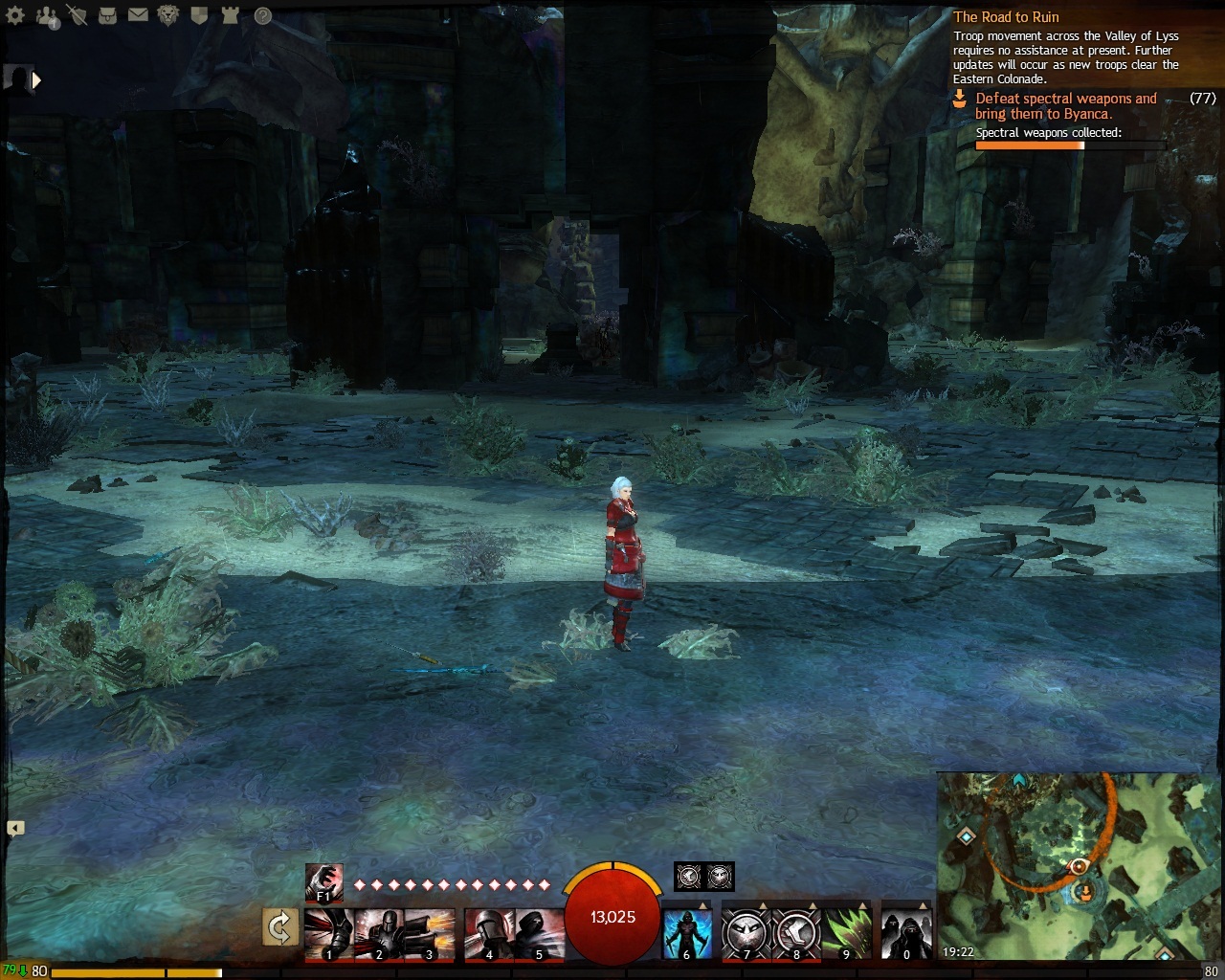Swap weapon sets with the arrow button
Screen dimensions: 1225x980
point(279,927)
